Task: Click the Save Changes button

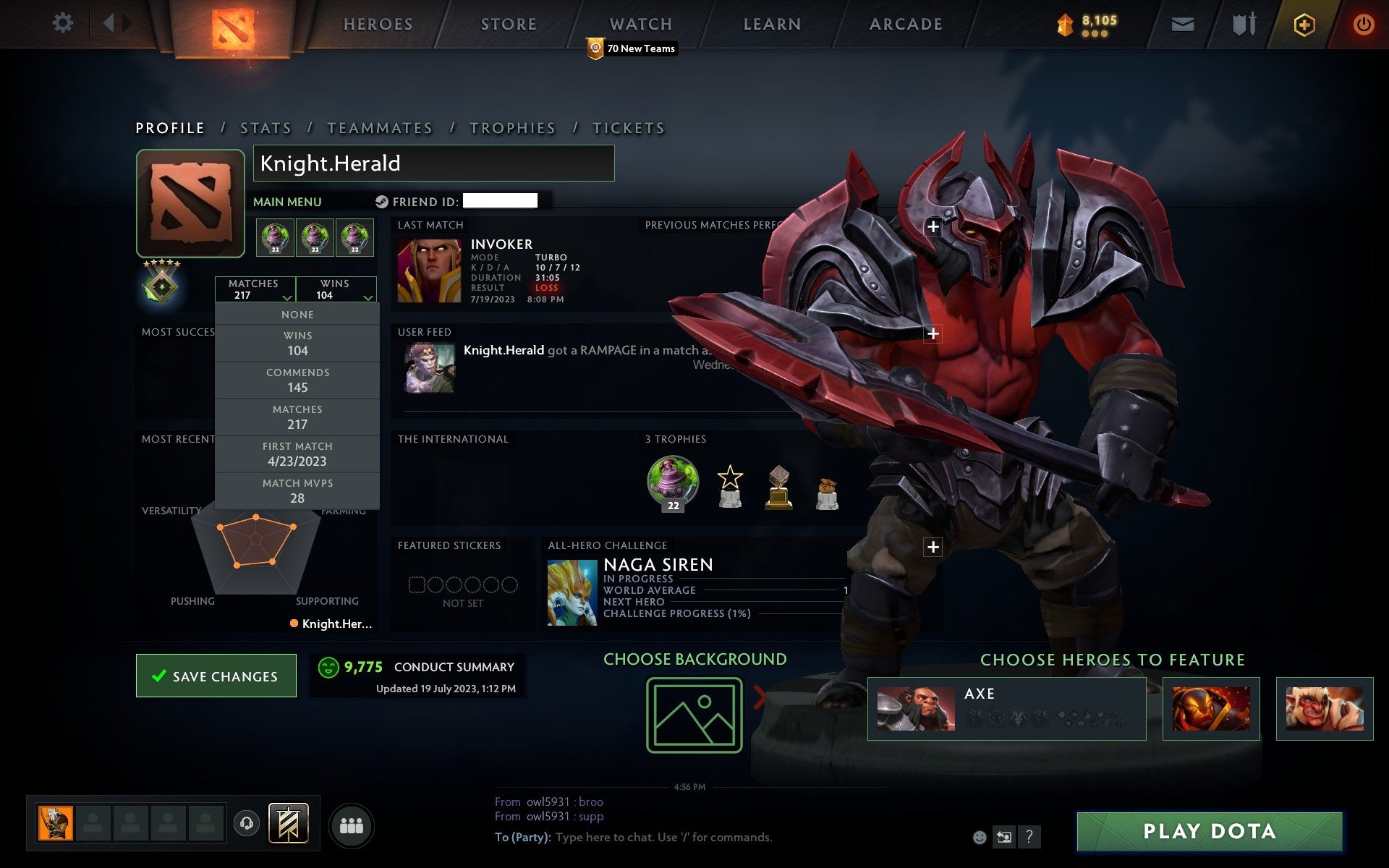Action: [x=215, y=676]
